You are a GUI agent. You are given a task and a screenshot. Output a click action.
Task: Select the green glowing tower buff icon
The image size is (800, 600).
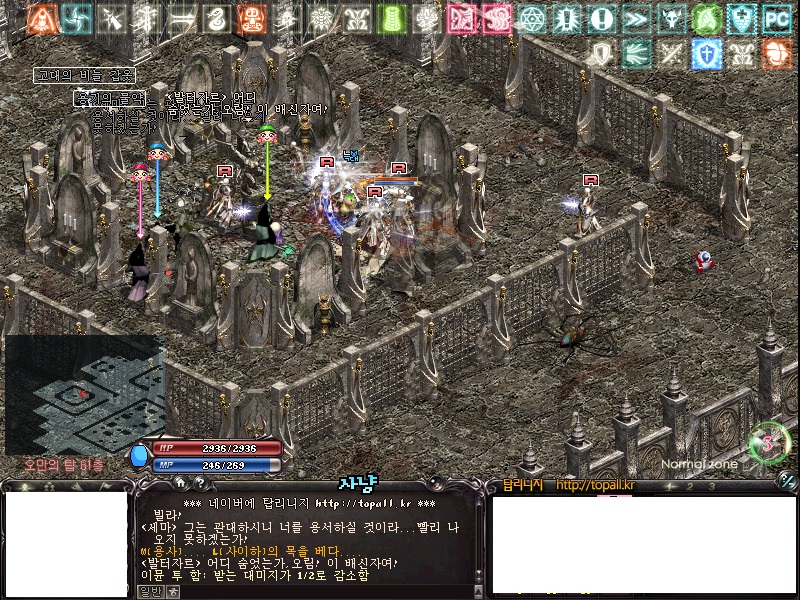pos(392,18)
